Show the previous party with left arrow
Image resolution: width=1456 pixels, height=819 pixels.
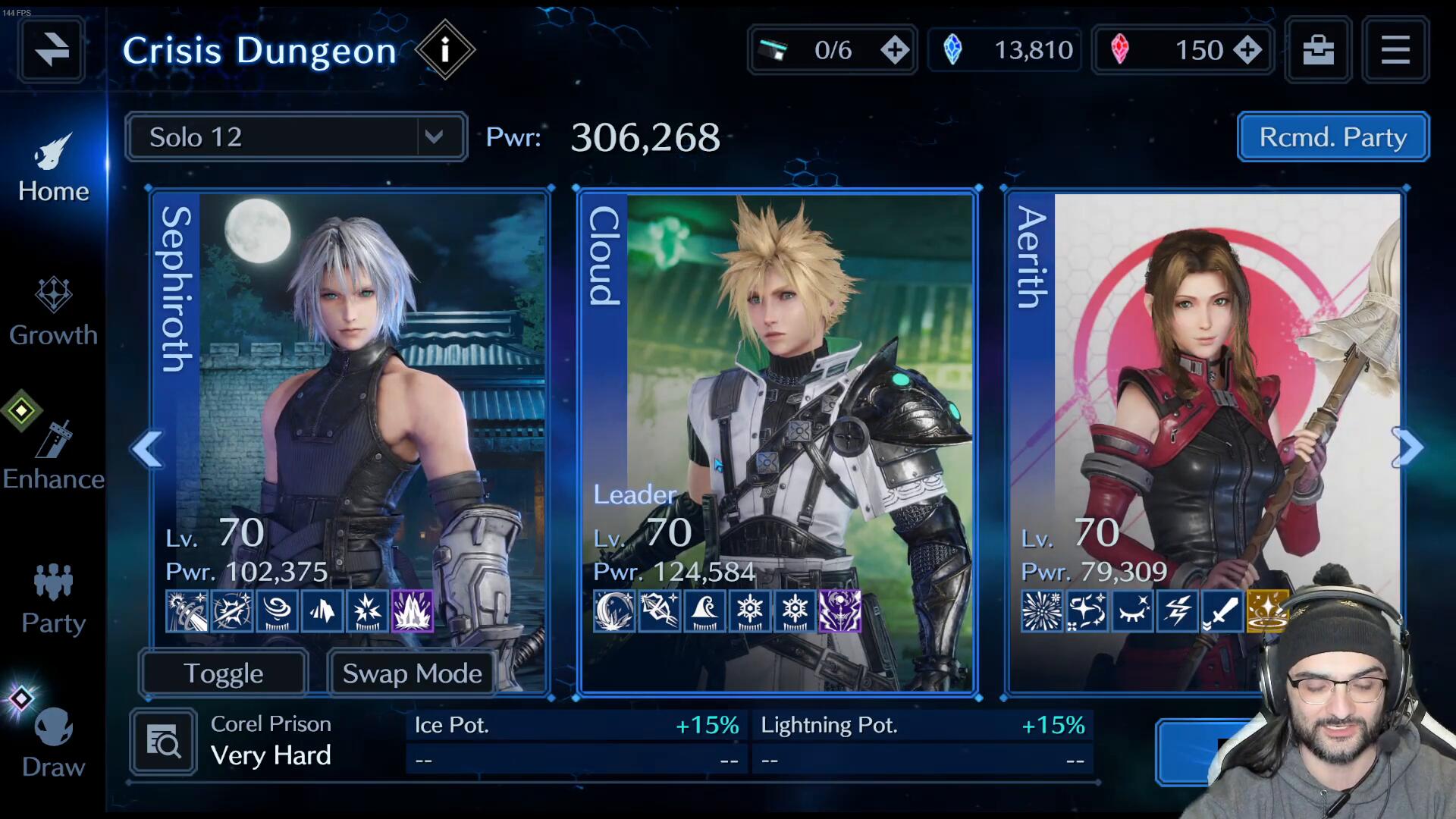tap(146, 449)
